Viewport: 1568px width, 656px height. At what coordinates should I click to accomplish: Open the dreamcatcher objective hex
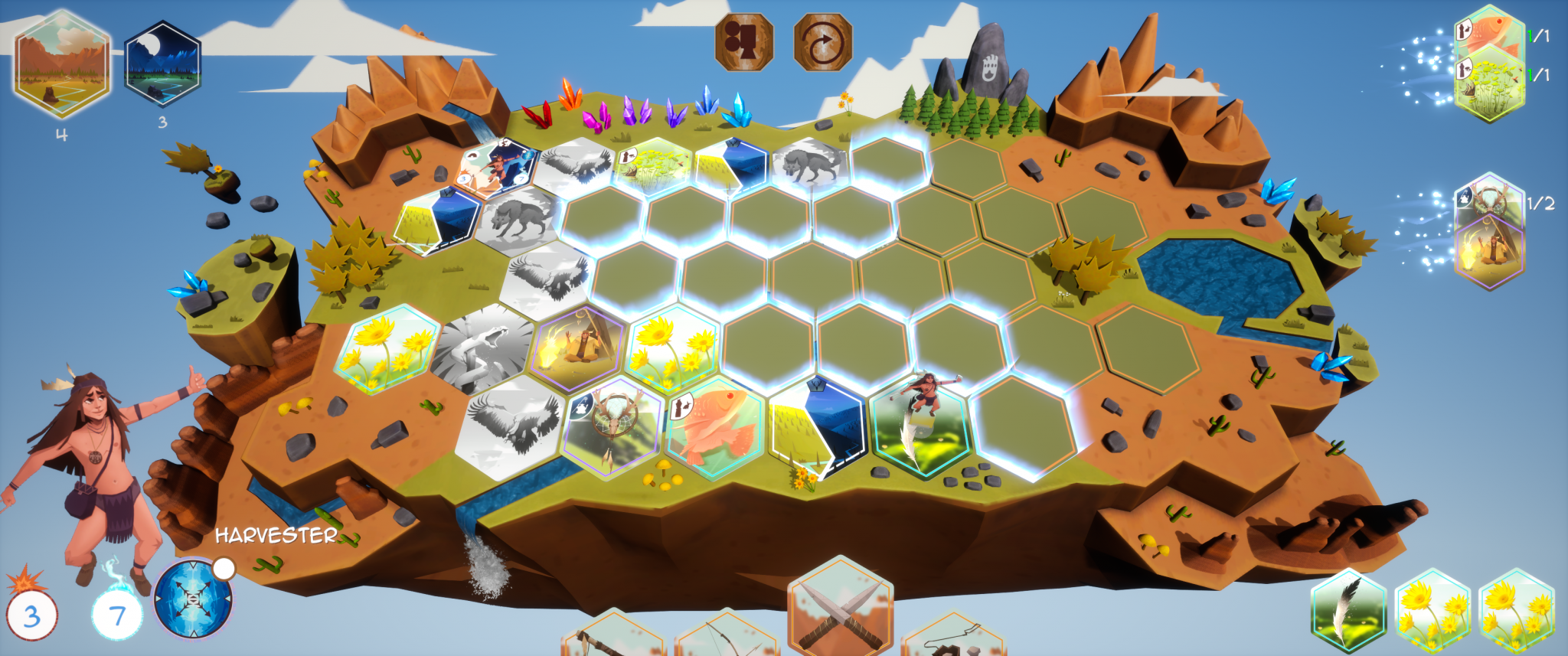tap(1489, 201)
